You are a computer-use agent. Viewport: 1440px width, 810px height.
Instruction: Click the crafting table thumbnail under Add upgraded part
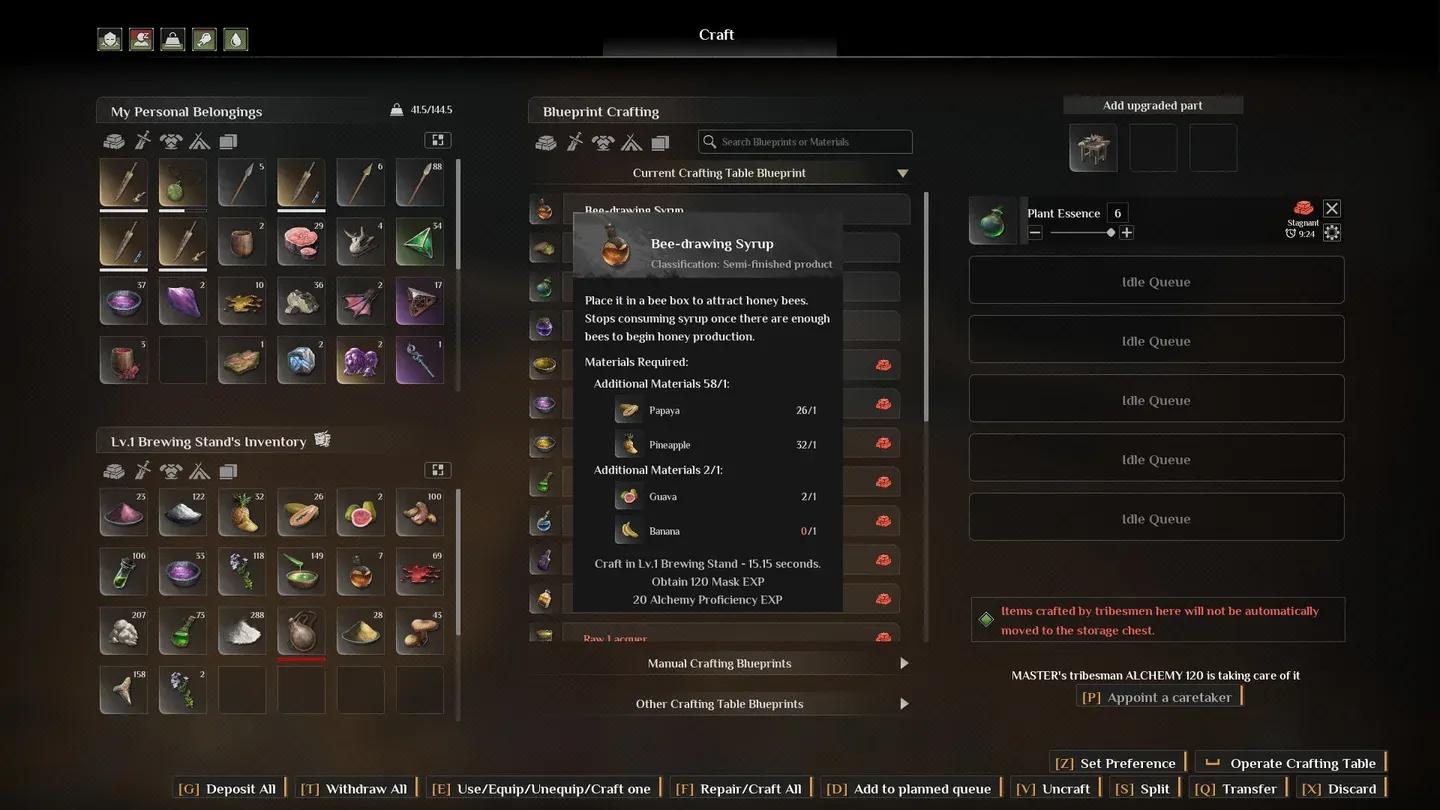(1093, 147)
